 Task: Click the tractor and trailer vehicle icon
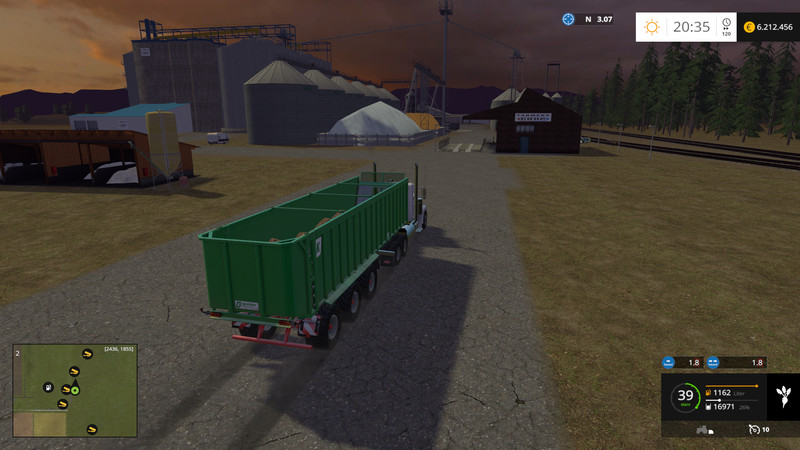pyautogui.click(x=704, y=430)
